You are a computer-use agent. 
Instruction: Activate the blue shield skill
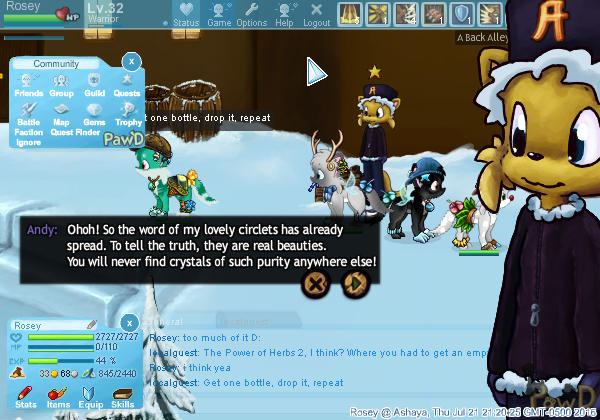(x=462, y=14)
